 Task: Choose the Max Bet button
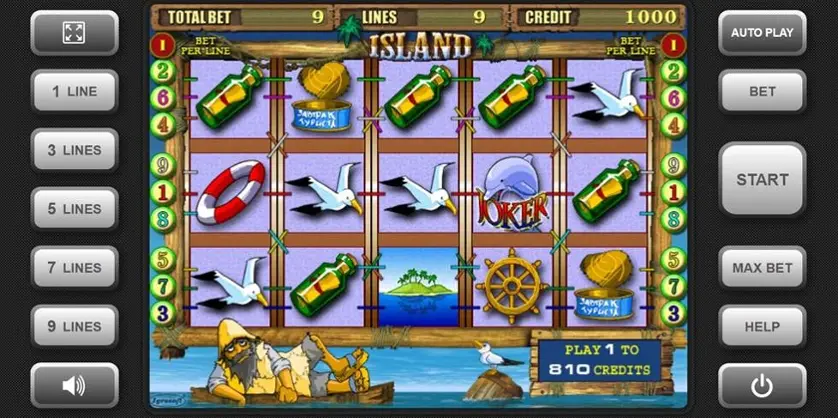[x=762, y=268]
